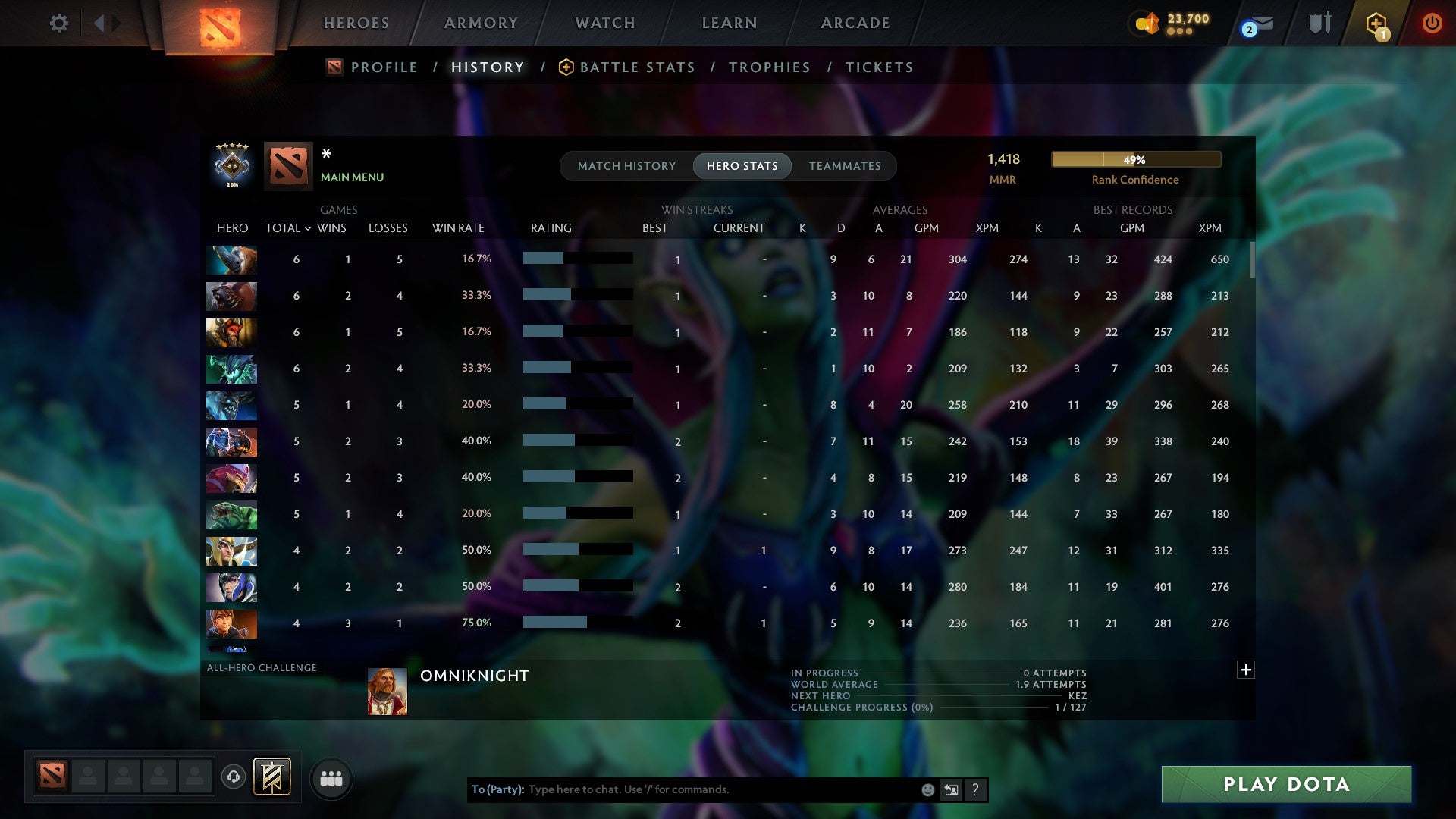Click the Dota 2 logo in top left
Viewport: 1456px width, 819px height.
pyautogui.click(x=220, y=23)
